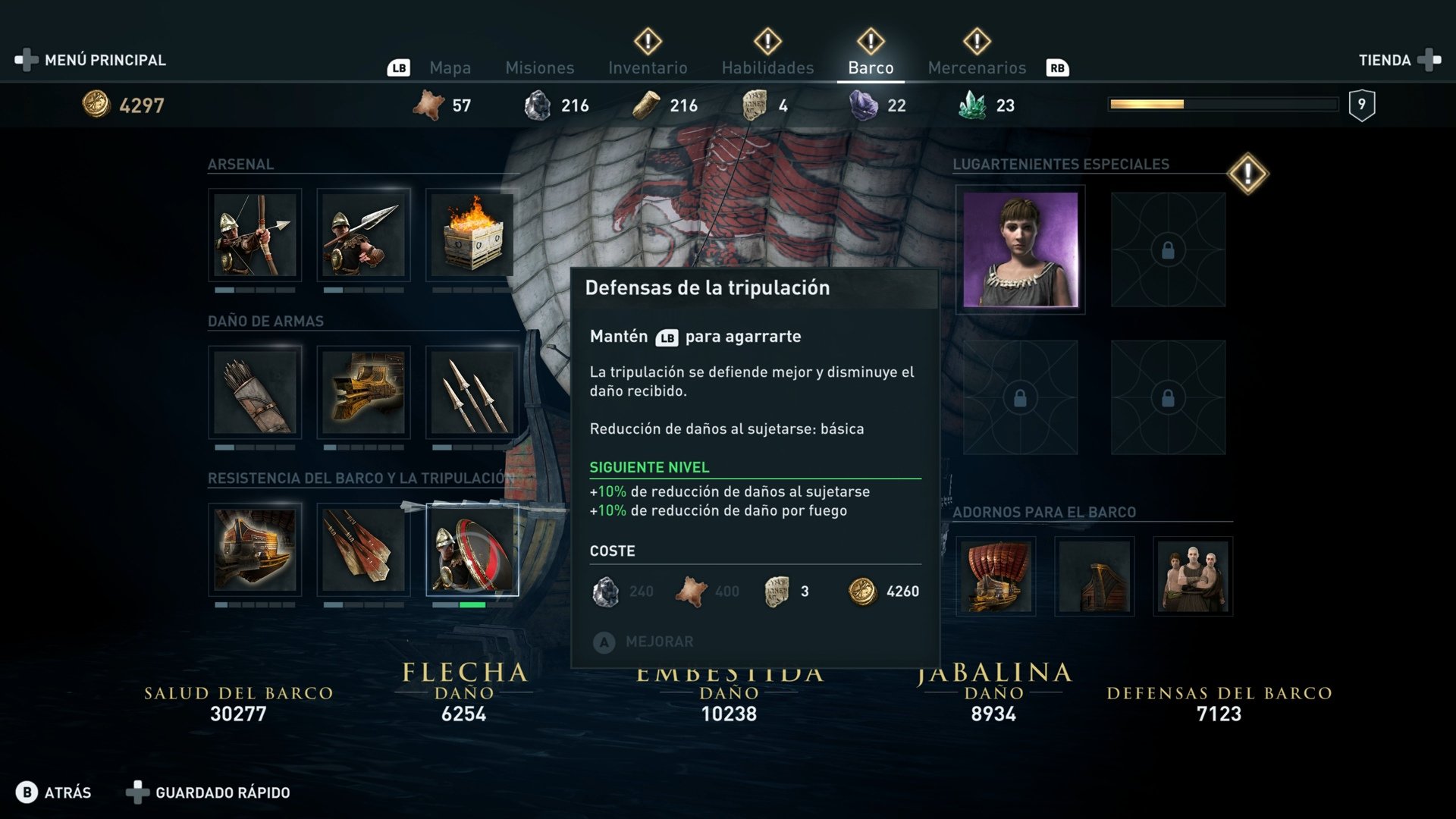Select the javelins damage upgrade
Screen dimensions: 1456x819
(x=470, y=393)
